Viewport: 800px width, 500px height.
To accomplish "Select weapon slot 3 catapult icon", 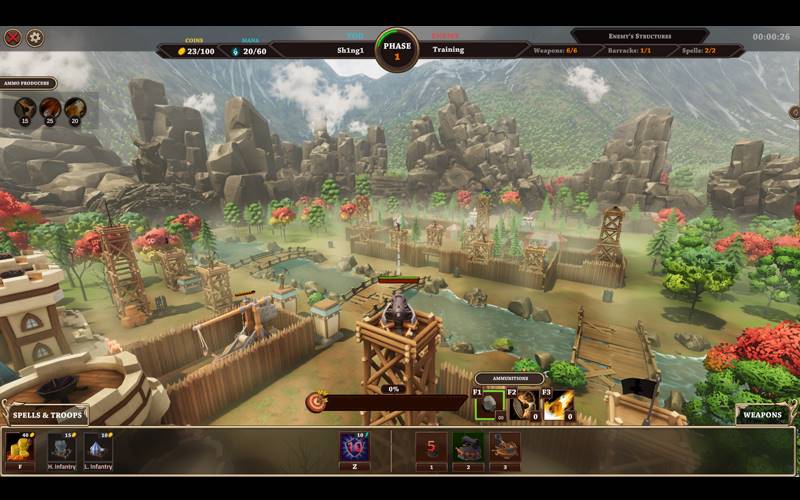I will click(505, 446).
